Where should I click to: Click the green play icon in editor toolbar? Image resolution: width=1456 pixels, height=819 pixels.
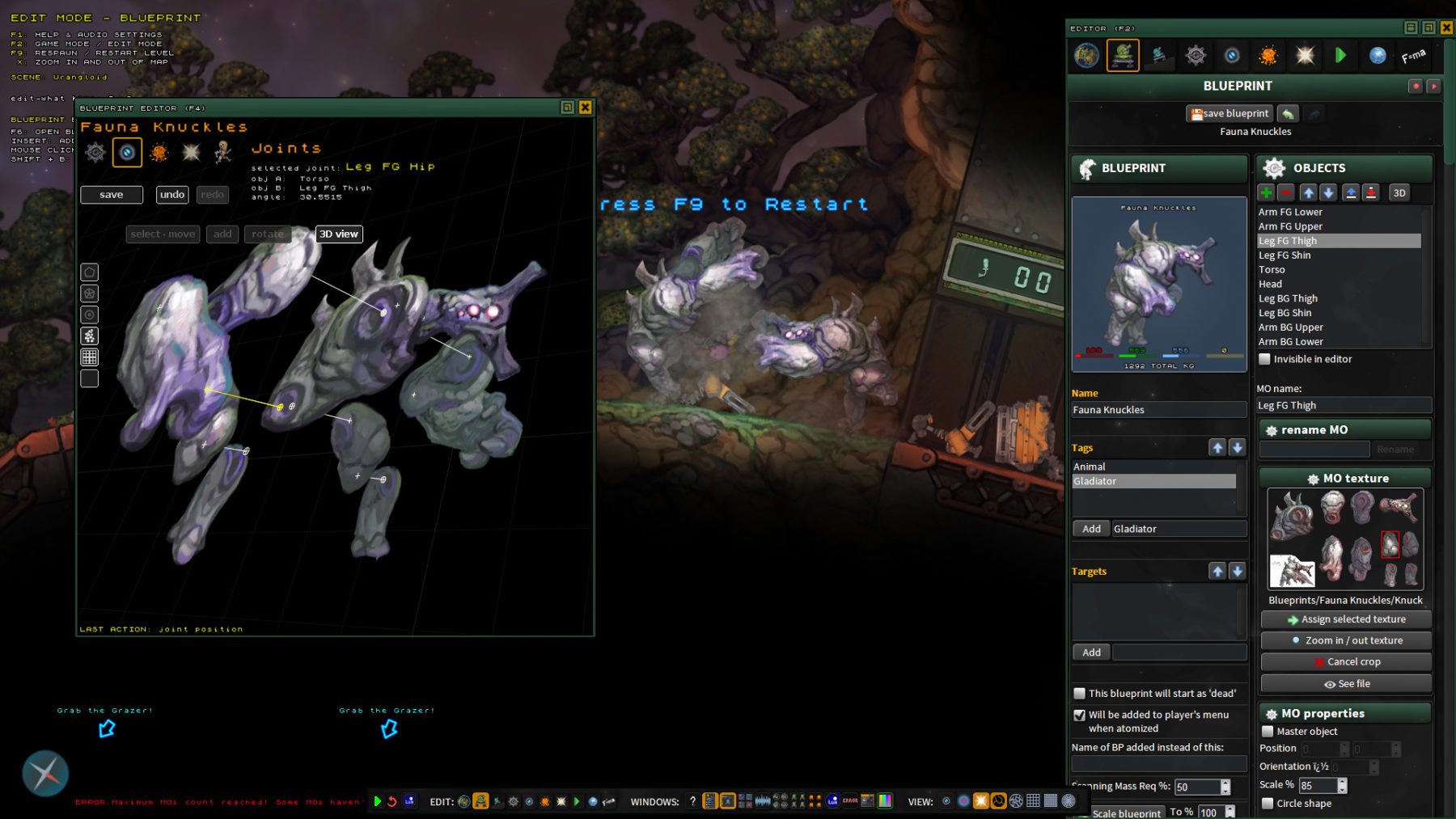(1340, 55)
